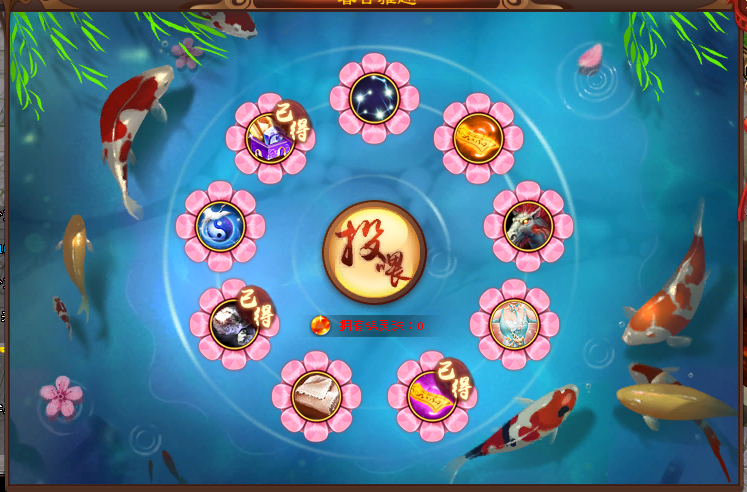The width and height of the screenshot is (747, 492).
Task: Select the claimed purple treasure chest reward
Action: 270,137
